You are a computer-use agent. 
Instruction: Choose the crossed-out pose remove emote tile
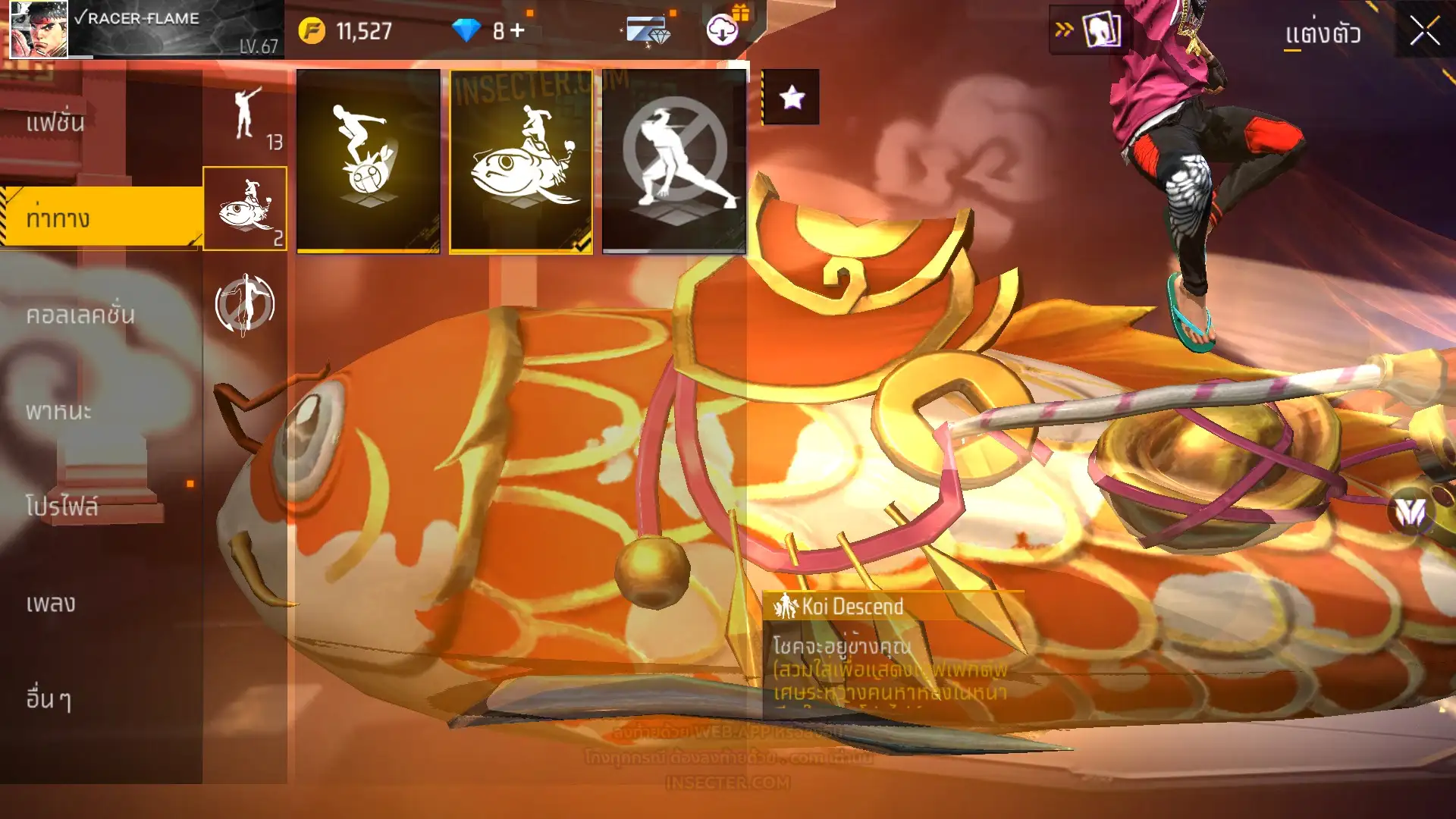(x=674, y=160)
